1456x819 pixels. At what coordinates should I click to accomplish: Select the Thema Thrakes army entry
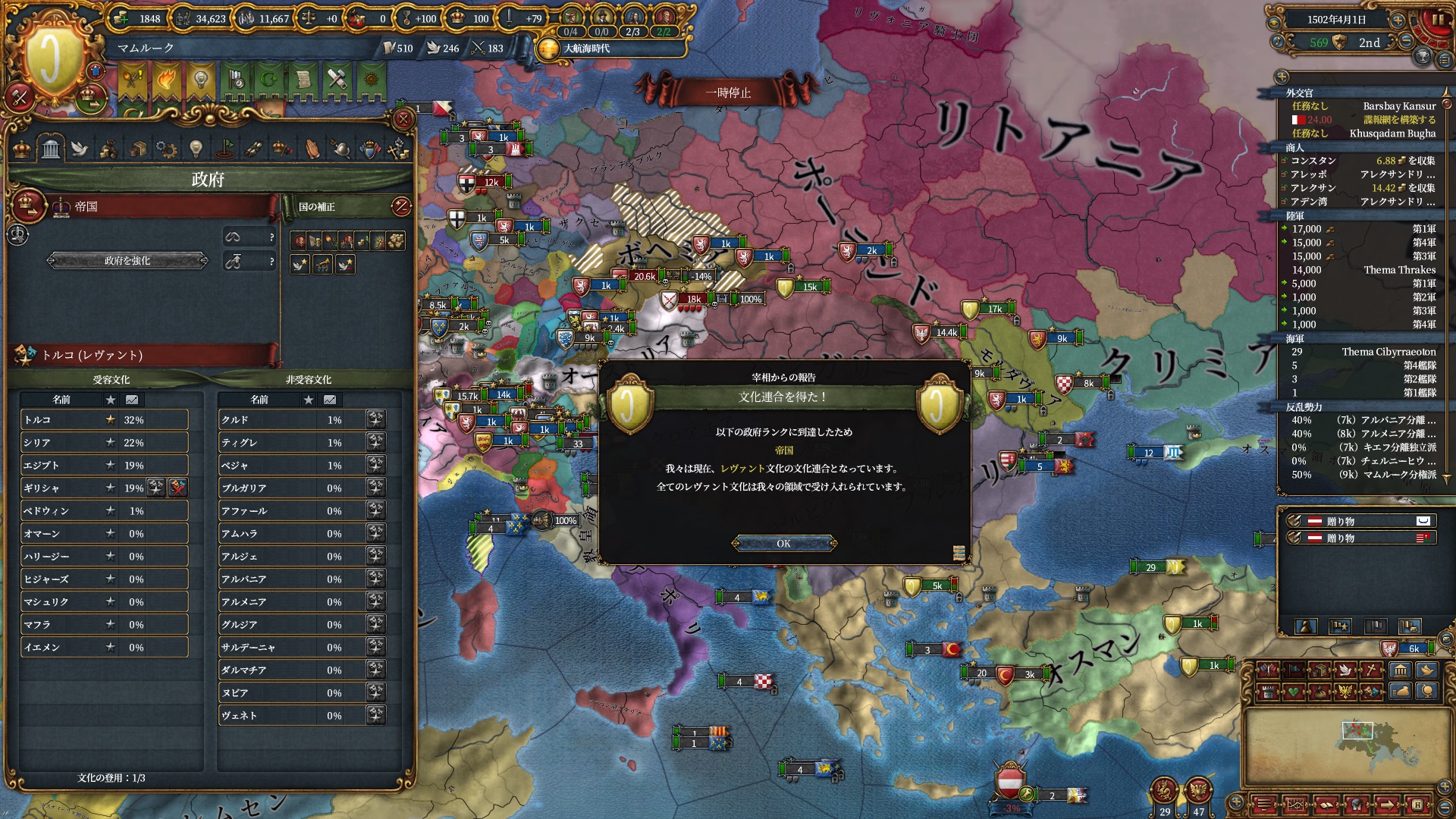[x=1357, y=270]
